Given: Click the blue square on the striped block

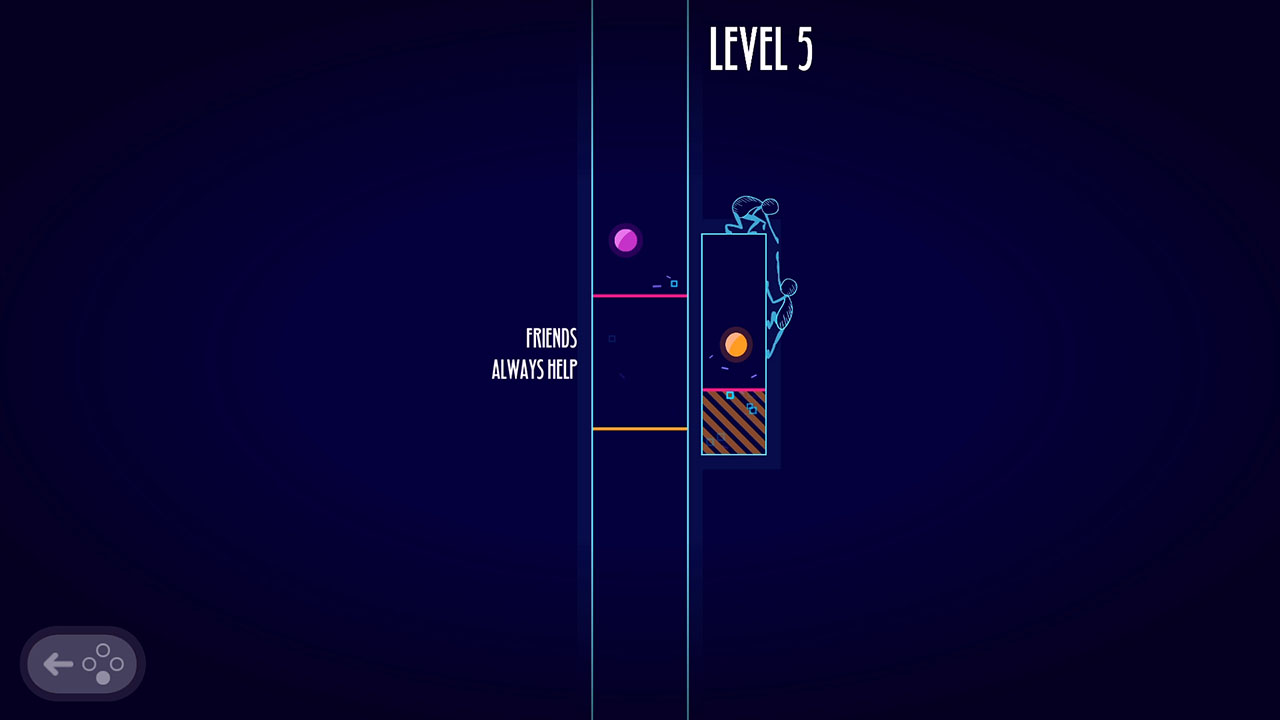Looking at the screenshot, I should coord(730,396).
